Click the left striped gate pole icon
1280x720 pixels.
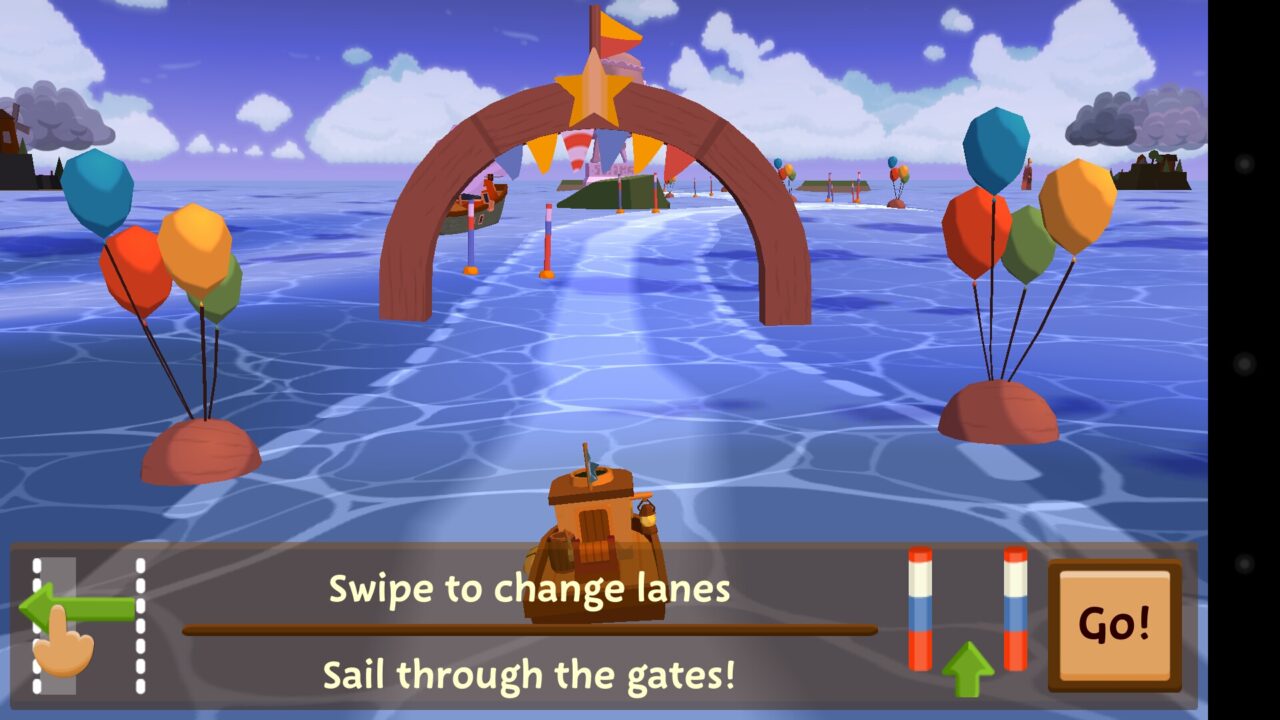pyautogui.click(x=920, y=610)
